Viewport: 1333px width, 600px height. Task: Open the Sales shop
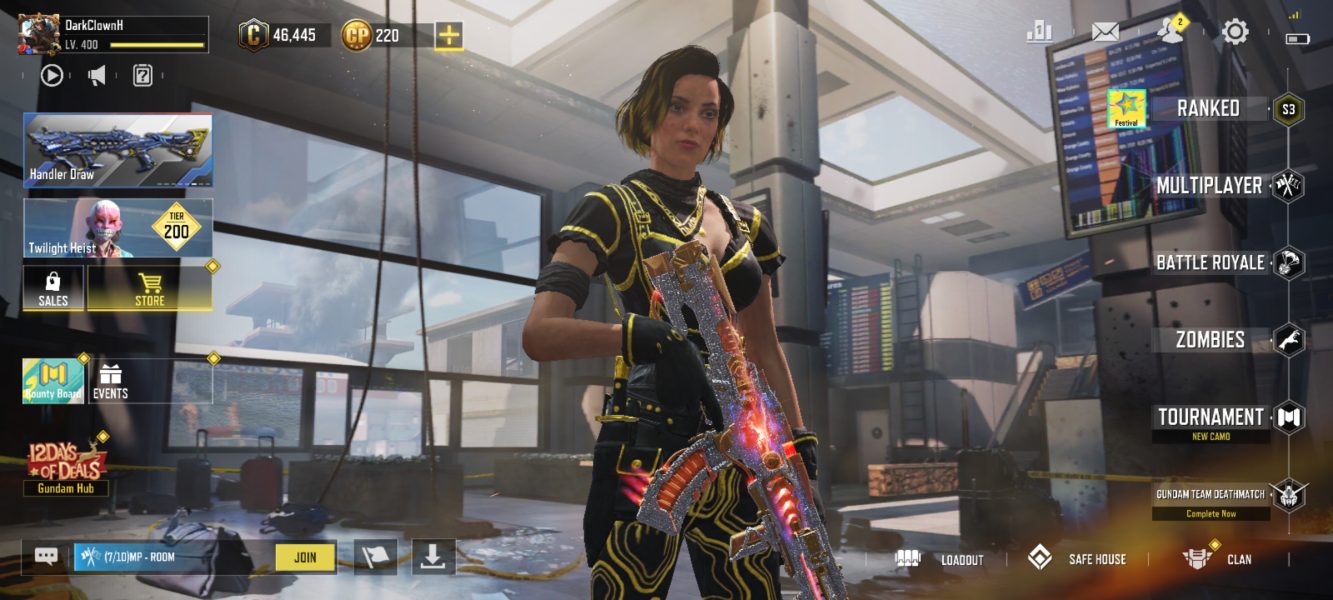tap(53, 288)
